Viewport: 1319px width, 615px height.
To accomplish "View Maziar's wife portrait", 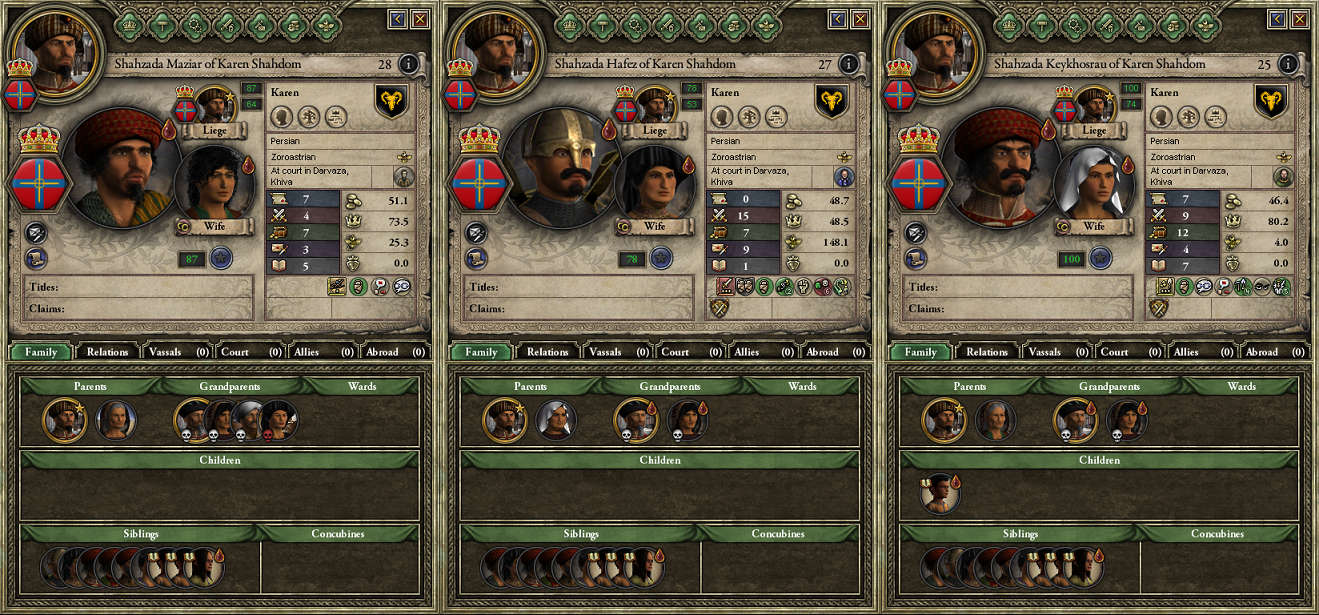I will pos(213,184).
